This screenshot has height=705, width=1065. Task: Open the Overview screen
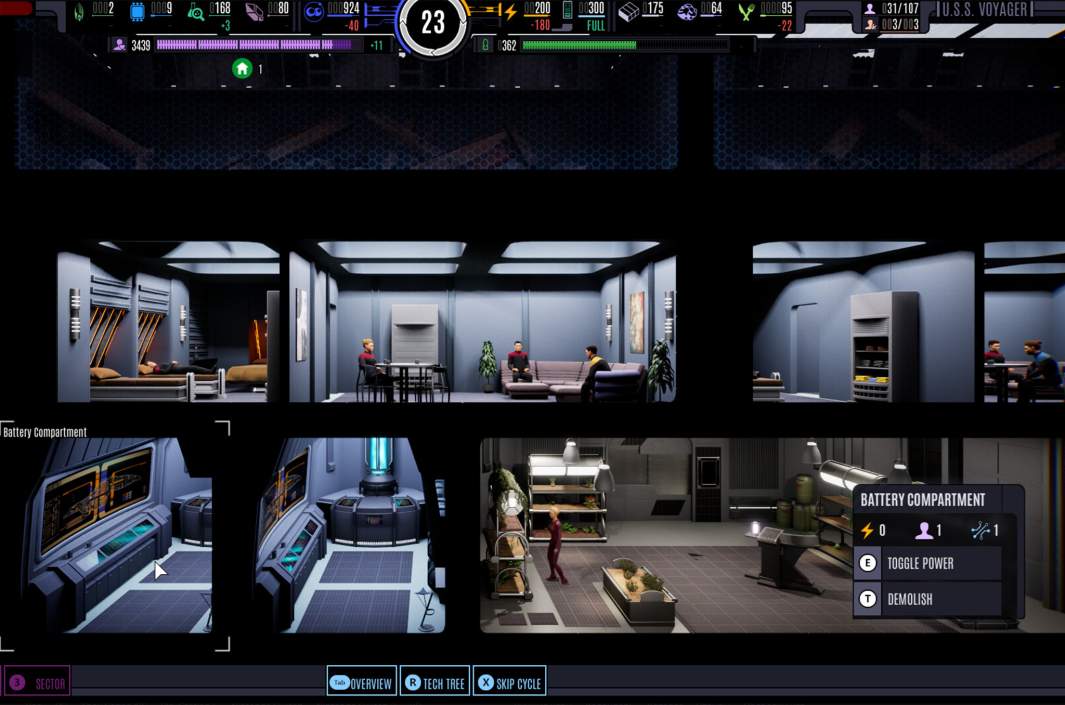(362, 683)
